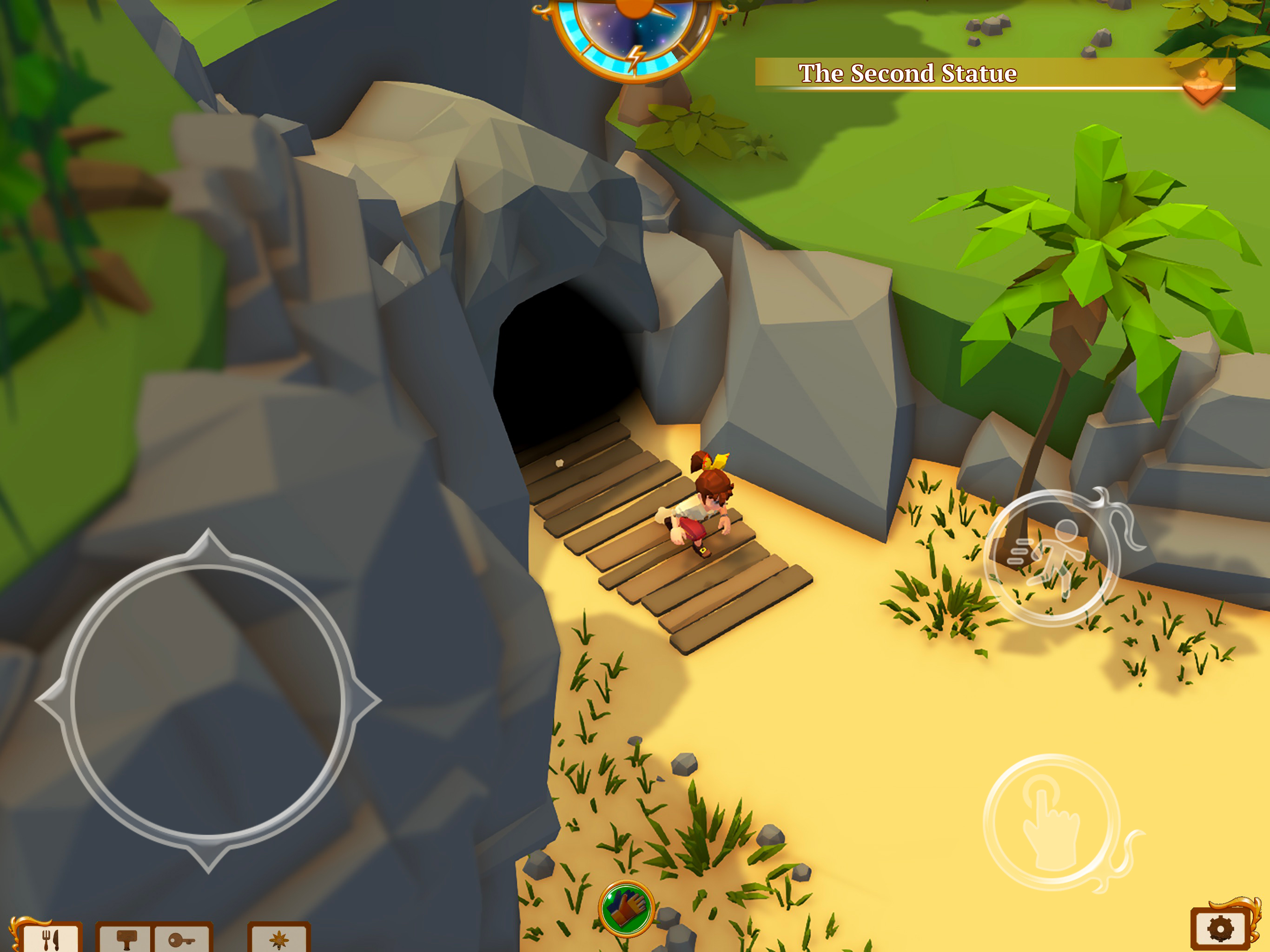The height and width of the screenshot is (952, 1270).
Task: Tap the hand interact button
Action: tap(1052, 822)
